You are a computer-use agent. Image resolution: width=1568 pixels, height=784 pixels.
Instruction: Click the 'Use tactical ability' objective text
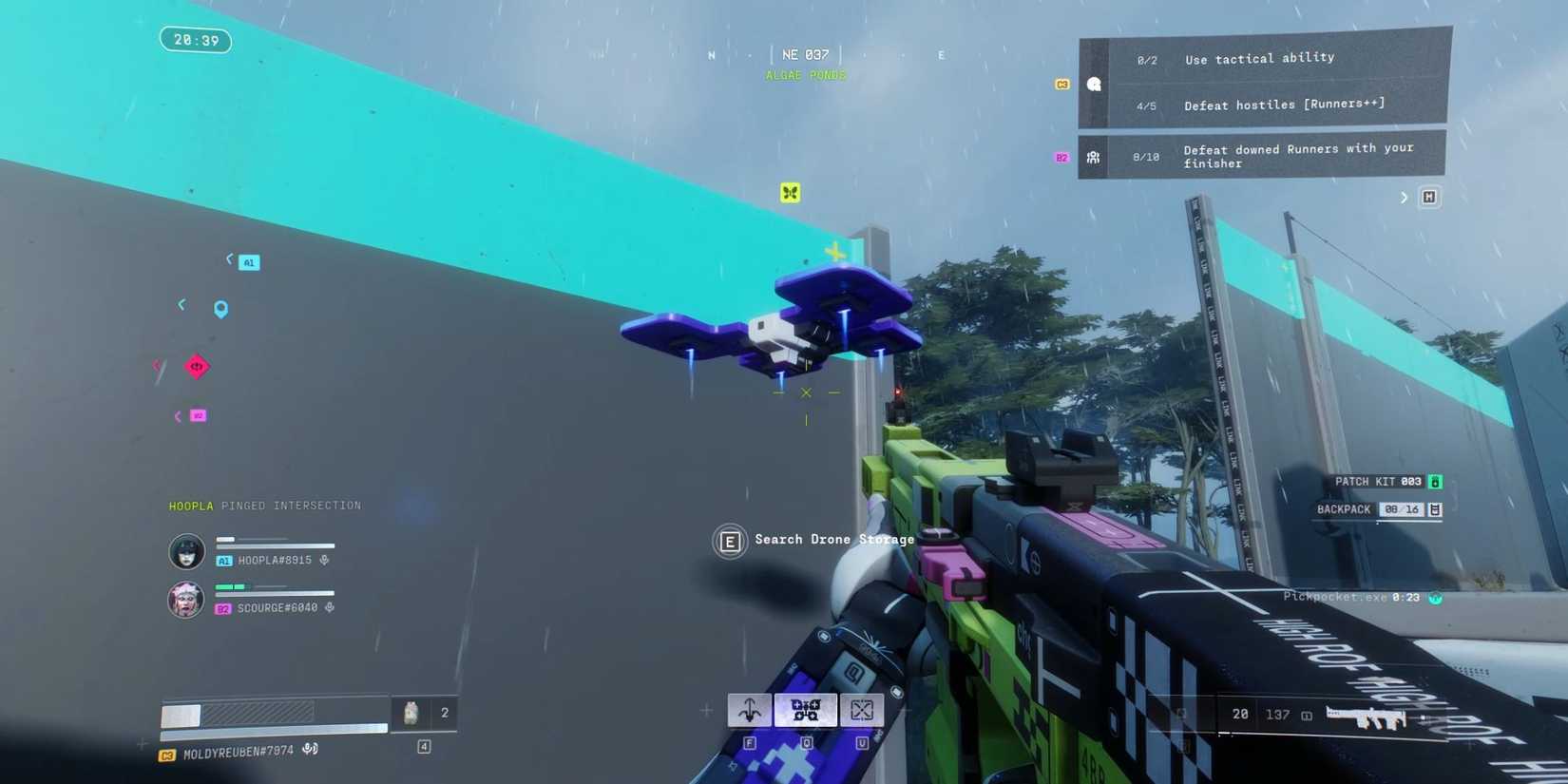[1259, 58]
